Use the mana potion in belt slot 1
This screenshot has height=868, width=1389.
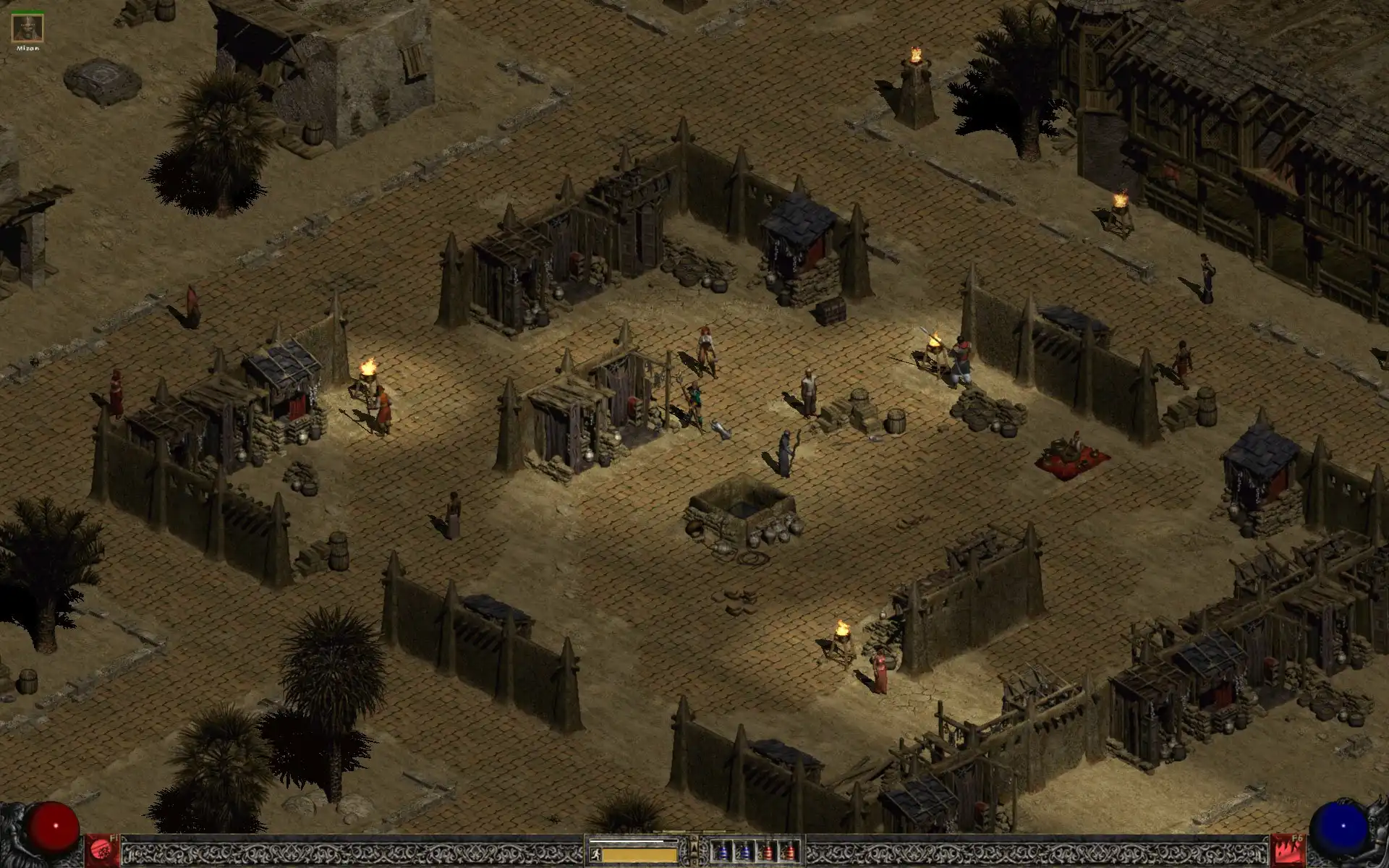click(721, 851)
